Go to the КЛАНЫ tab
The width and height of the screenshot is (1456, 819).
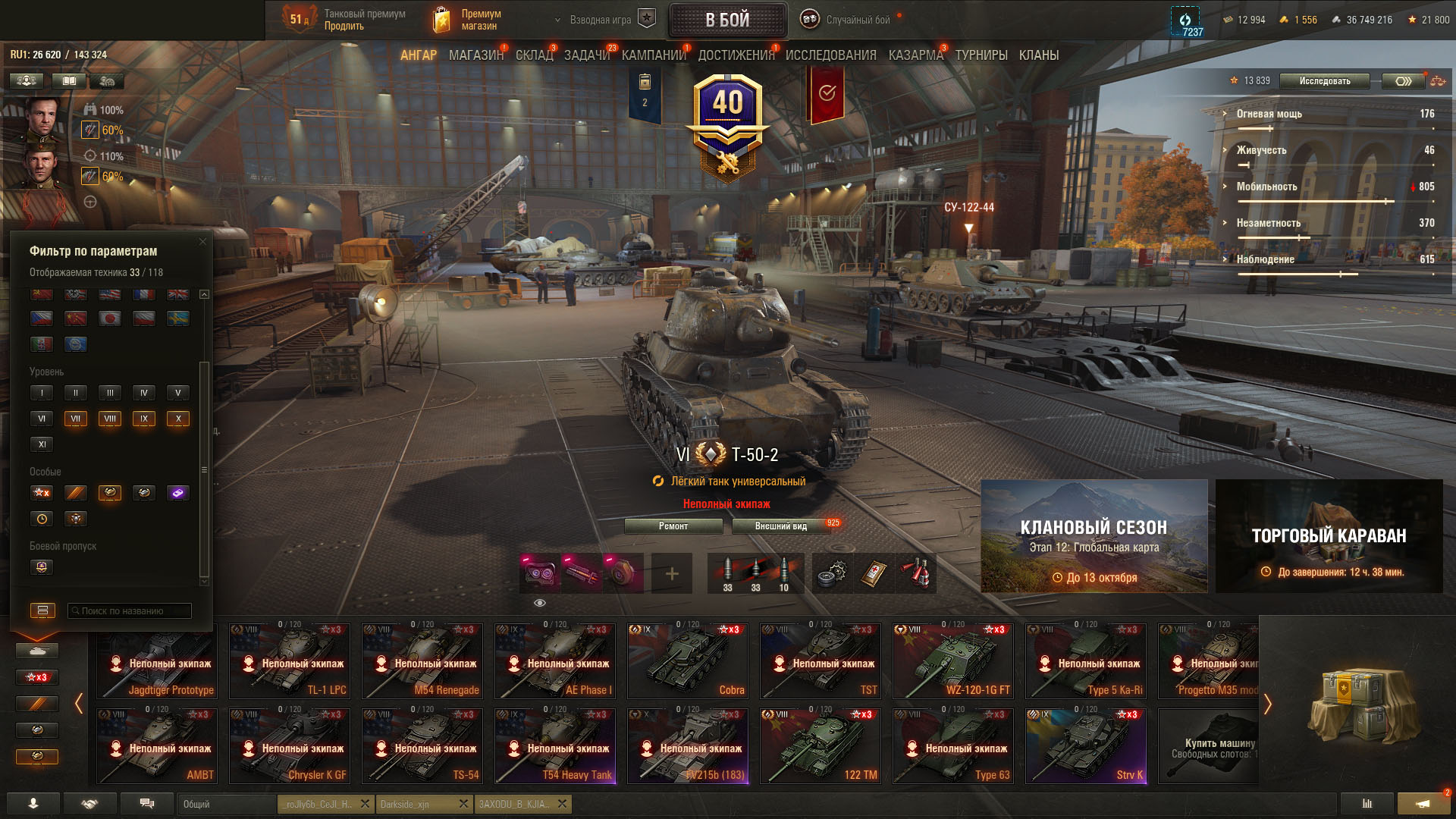[x=1038, y=55]
